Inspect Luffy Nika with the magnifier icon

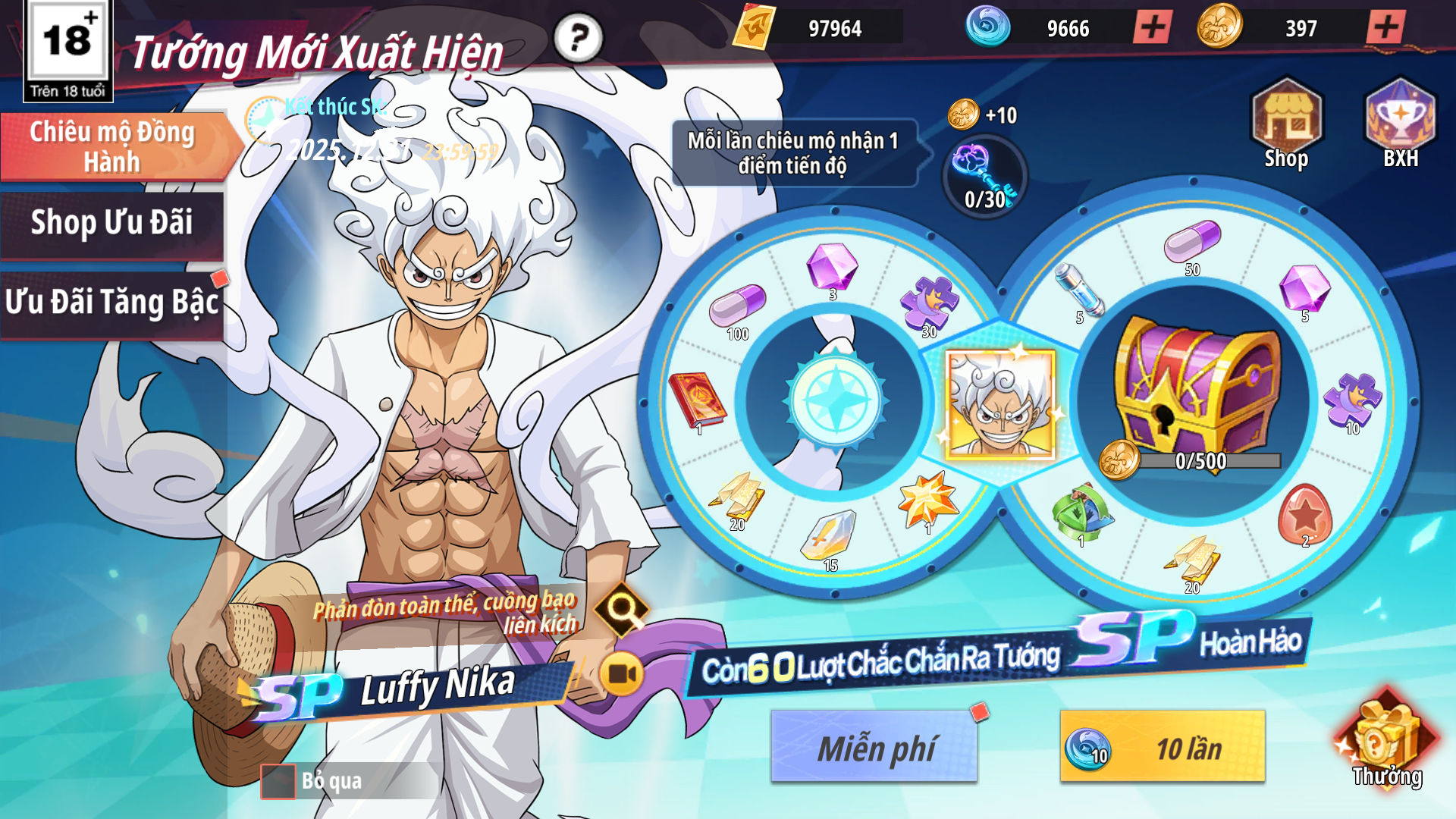[x=622, y=607]
